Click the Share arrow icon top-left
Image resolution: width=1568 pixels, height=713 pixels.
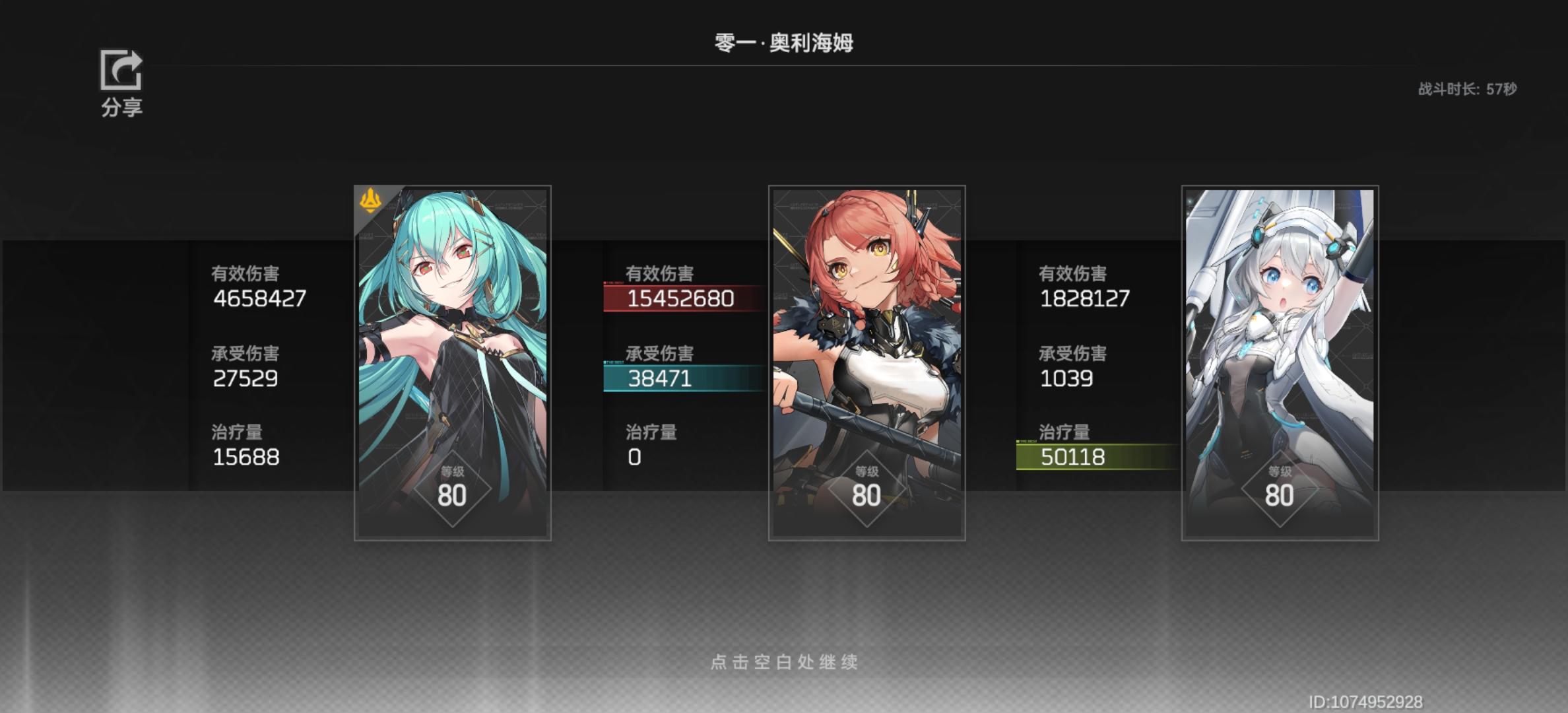point(120,71)
